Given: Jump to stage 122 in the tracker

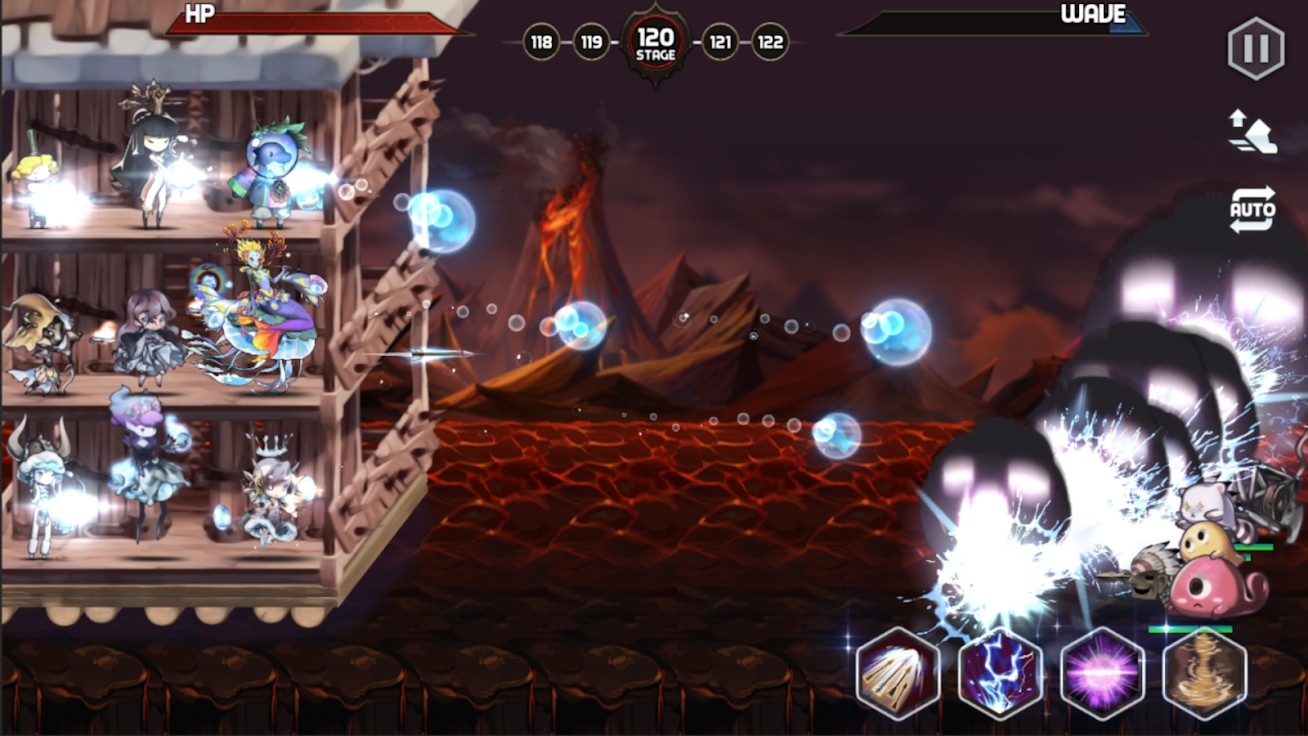Looking at the screenshot, I should (x=770, y=42).
